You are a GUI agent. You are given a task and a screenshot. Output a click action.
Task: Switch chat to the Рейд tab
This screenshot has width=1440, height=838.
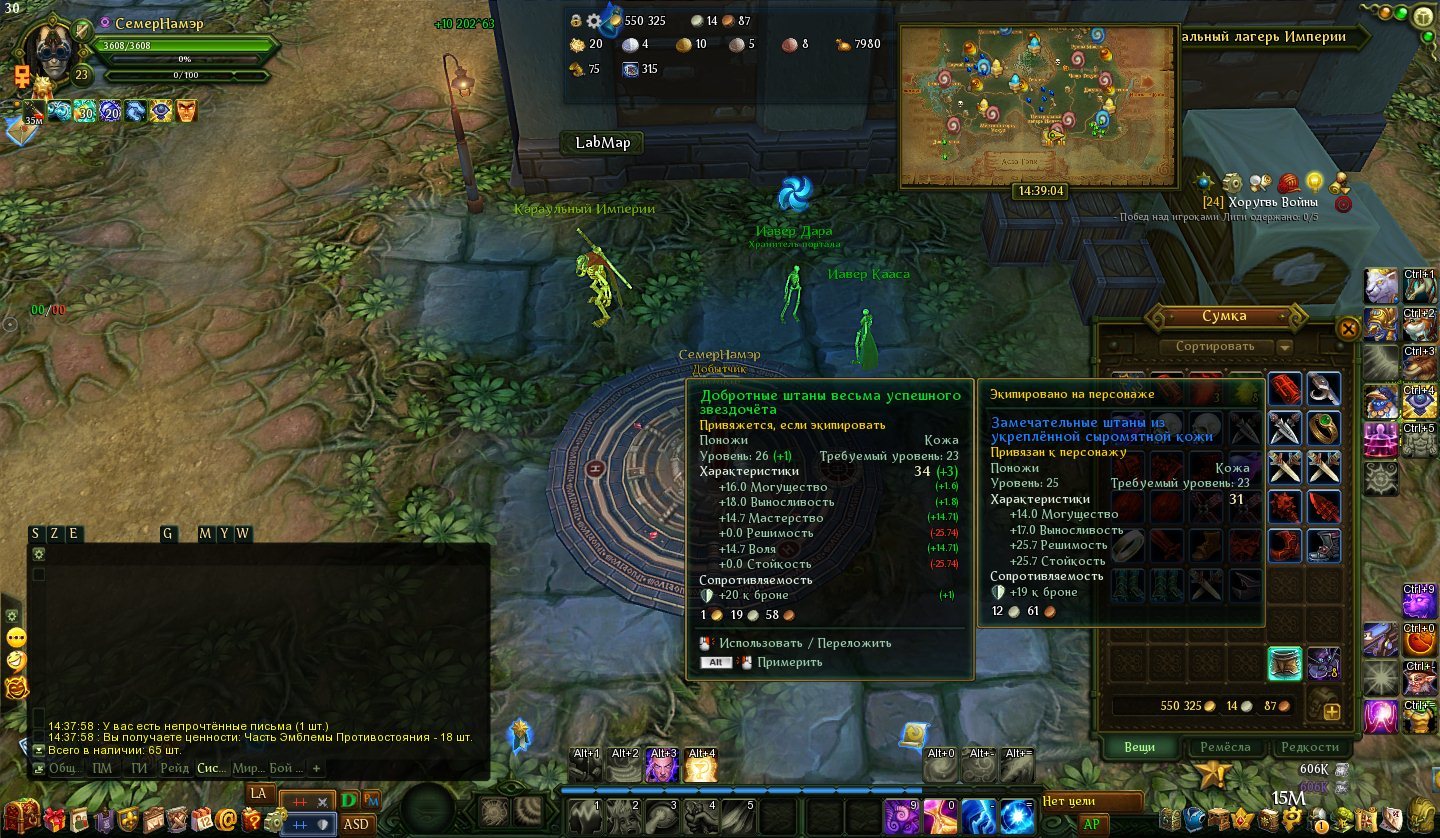point(173,768)
